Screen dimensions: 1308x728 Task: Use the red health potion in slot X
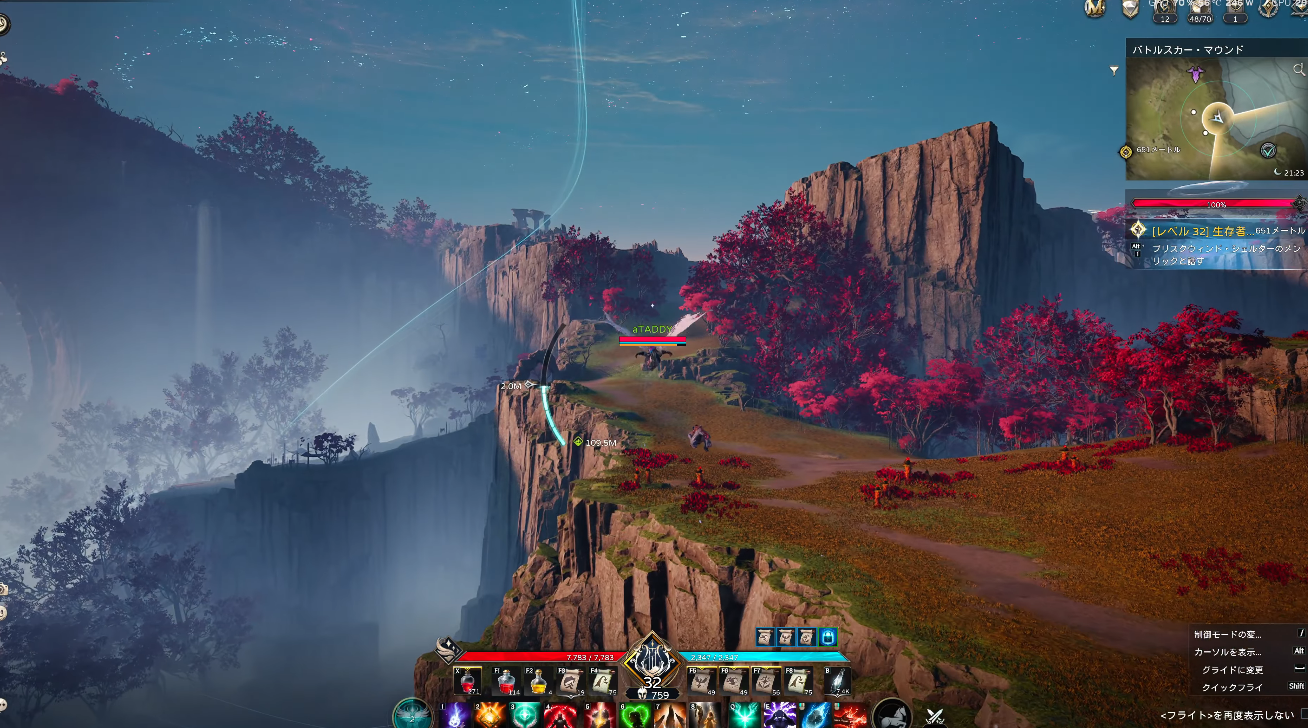tap(467, 681)
